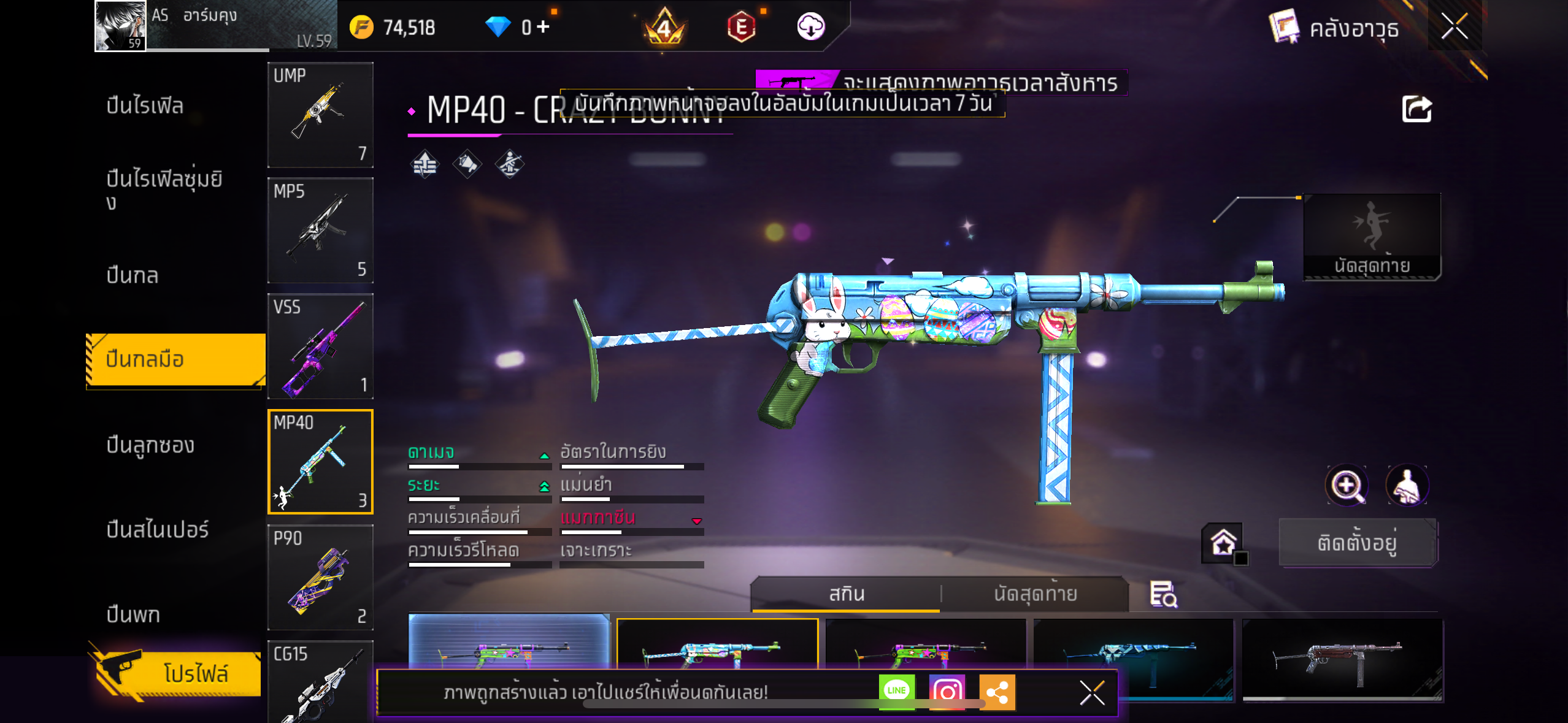Switch to the นัดสุดท้าย tab
The height and width of the screenshot is (723, 1568).
1035,594
